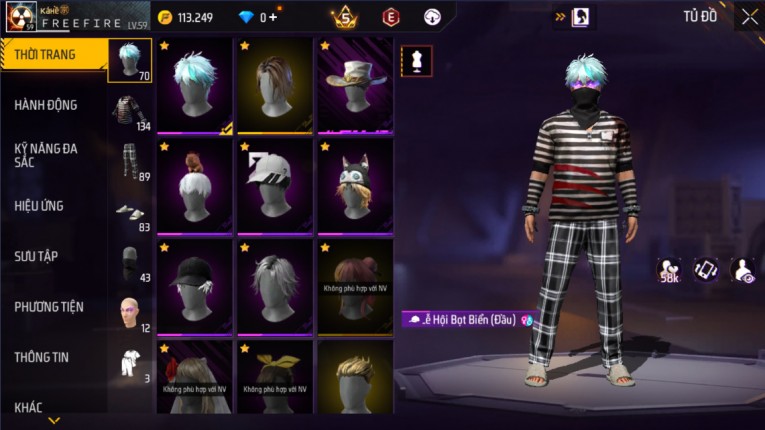Add diamonds with the plus button

point(273,17)
